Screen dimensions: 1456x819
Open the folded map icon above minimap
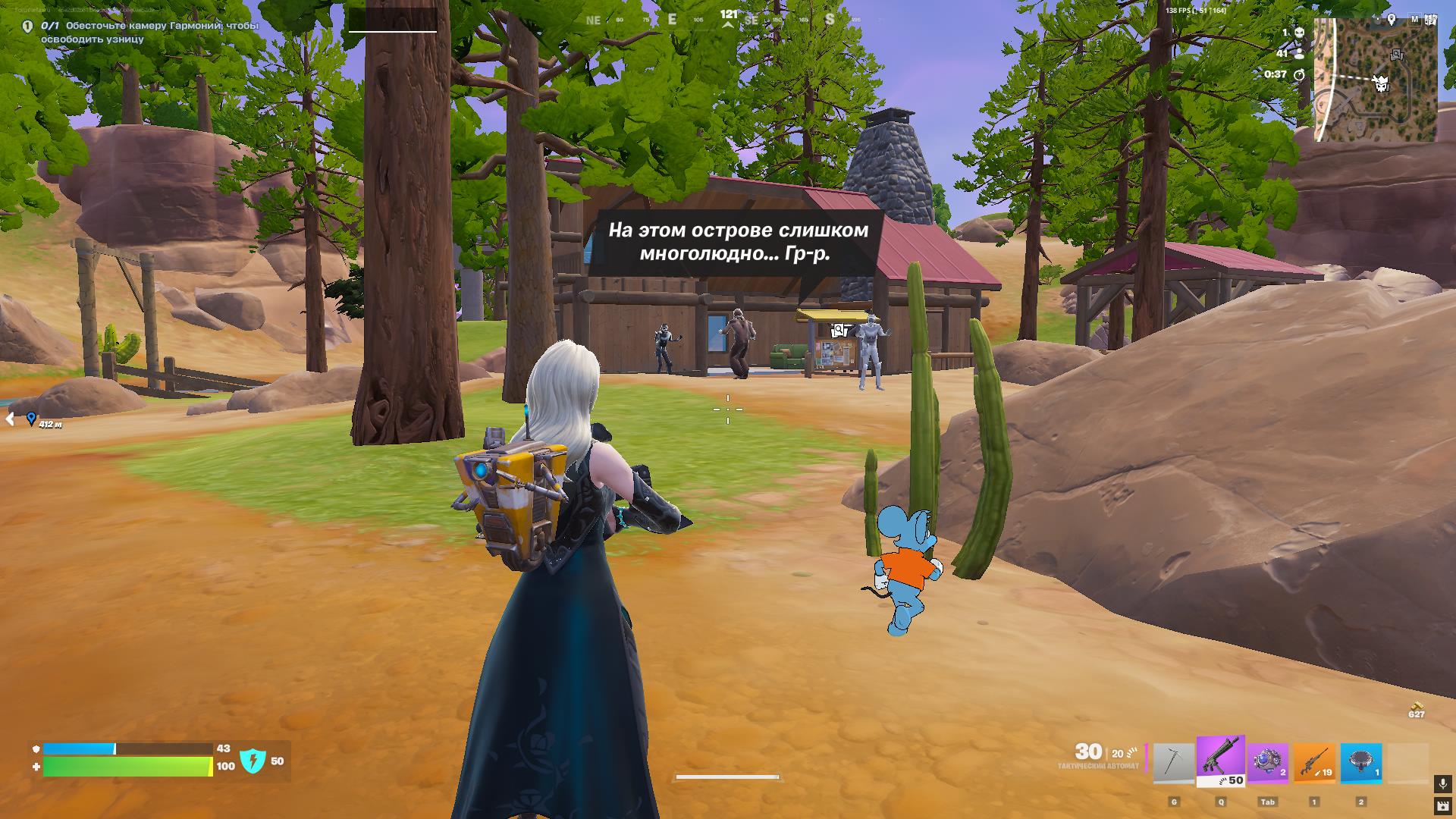[1431, 20]
